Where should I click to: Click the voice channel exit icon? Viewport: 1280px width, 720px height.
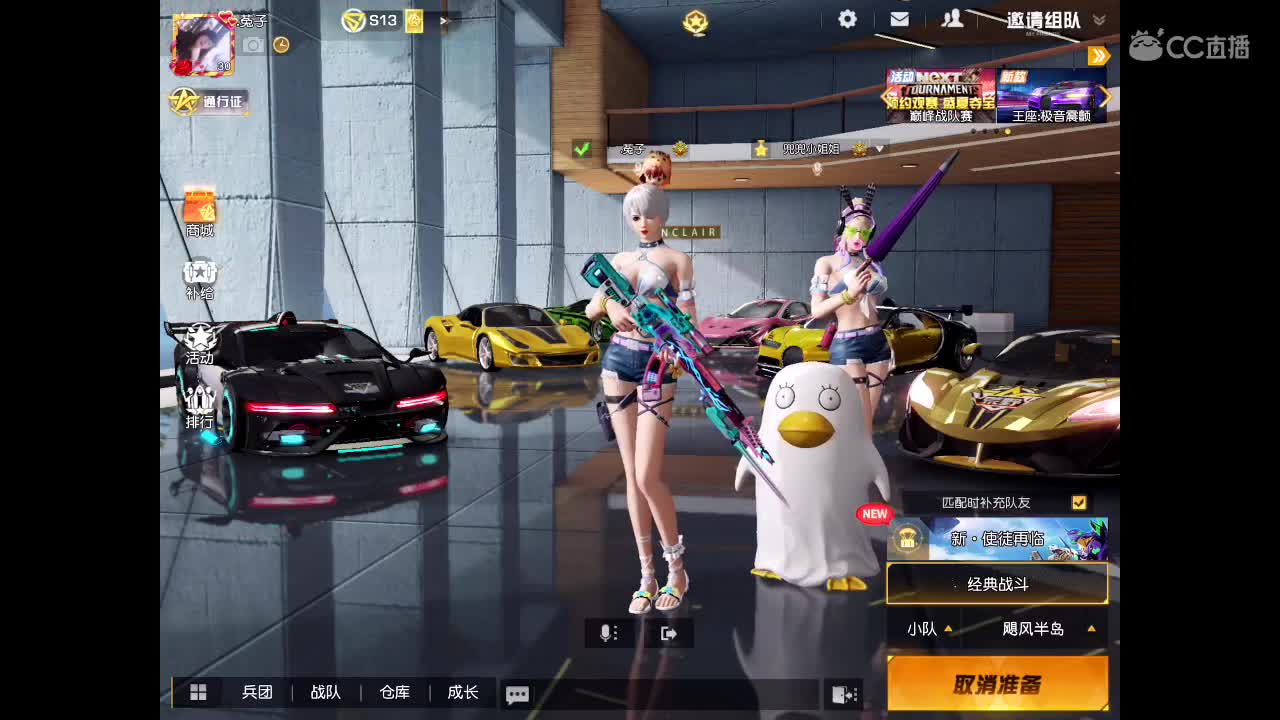tap(669, 632)
